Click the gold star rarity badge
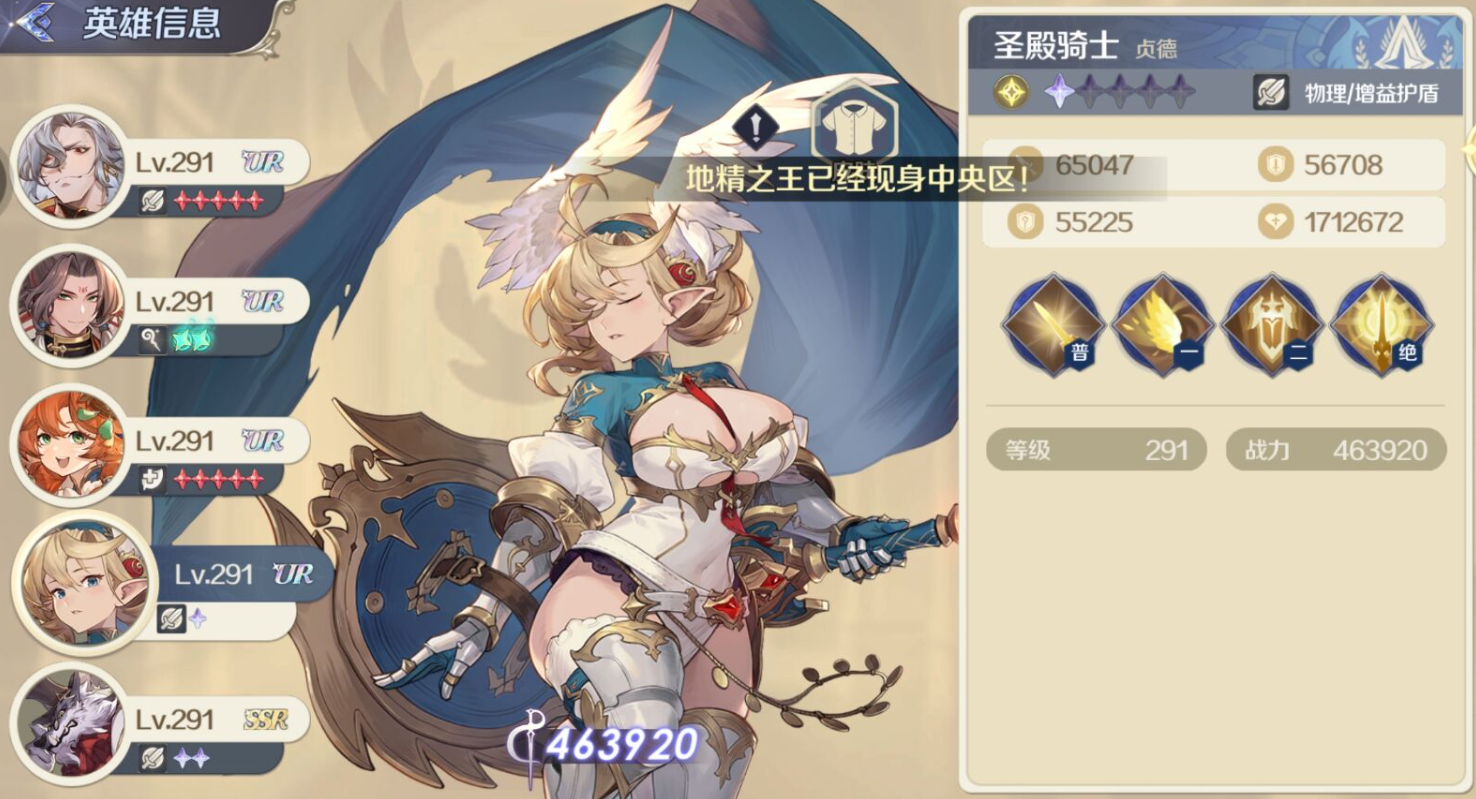Screen dimensions: 1476x799 click(1011, 93)
